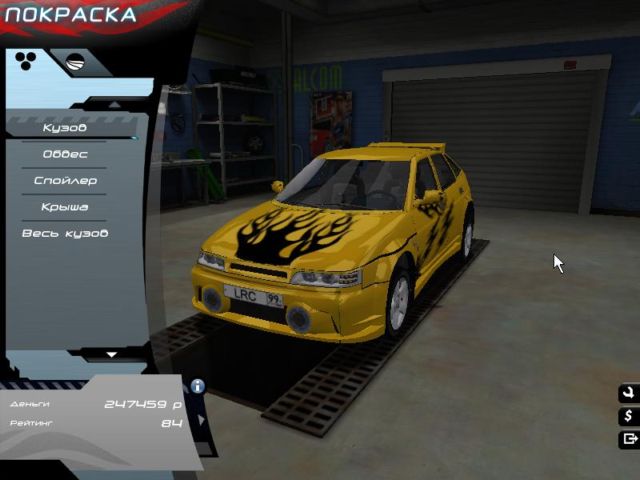Switch to the three-dots paint color tab
Viewport: 640px width, 480px height.
coord(26,62)
